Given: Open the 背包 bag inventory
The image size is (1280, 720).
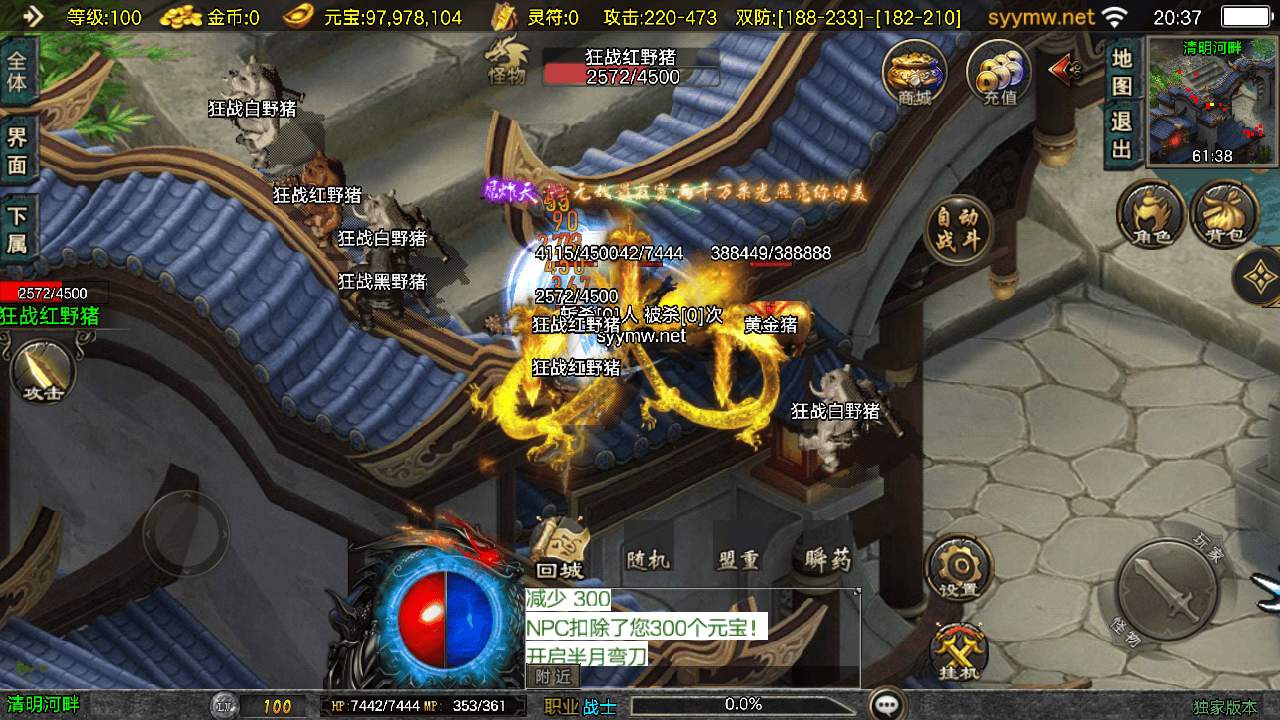Looking at the screenshot, I should pyautogui.click(x=1225, y=214).
